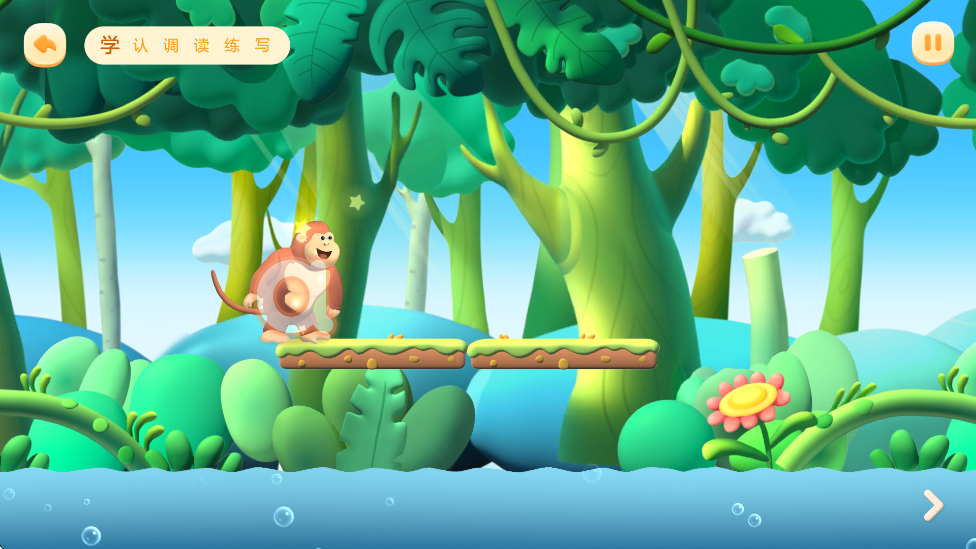Switch to the 认 step

(x=141, y=46)
